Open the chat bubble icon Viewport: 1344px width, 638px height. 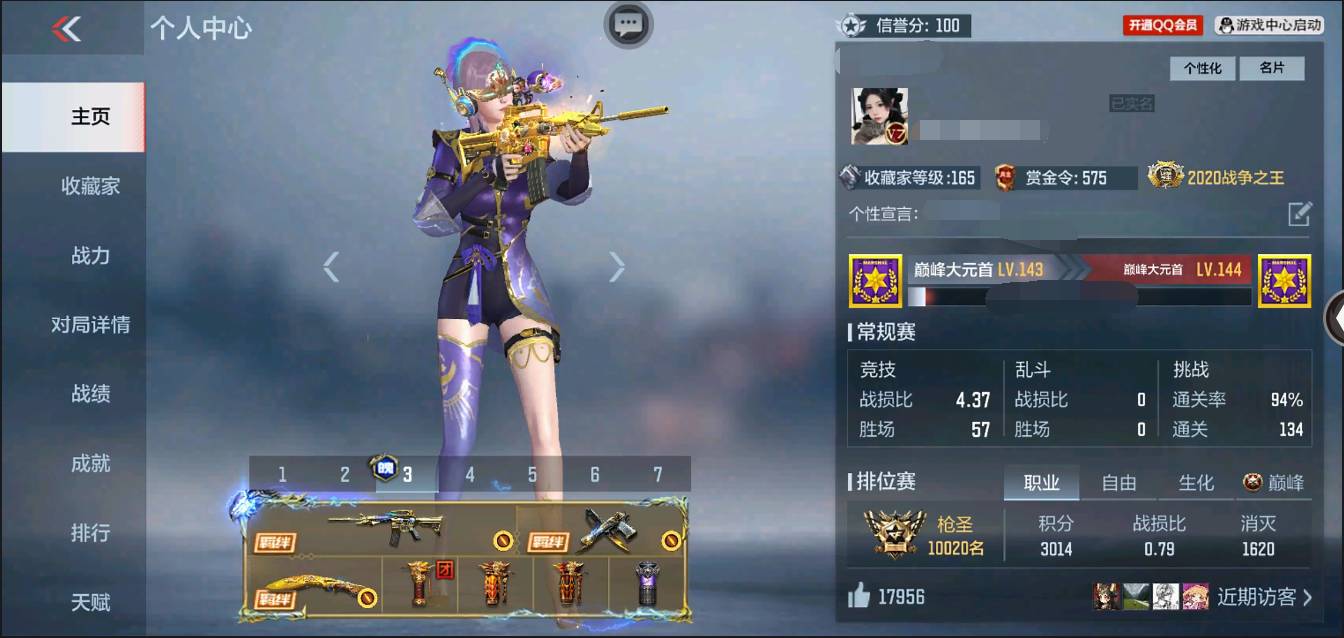tap(628, 24)
